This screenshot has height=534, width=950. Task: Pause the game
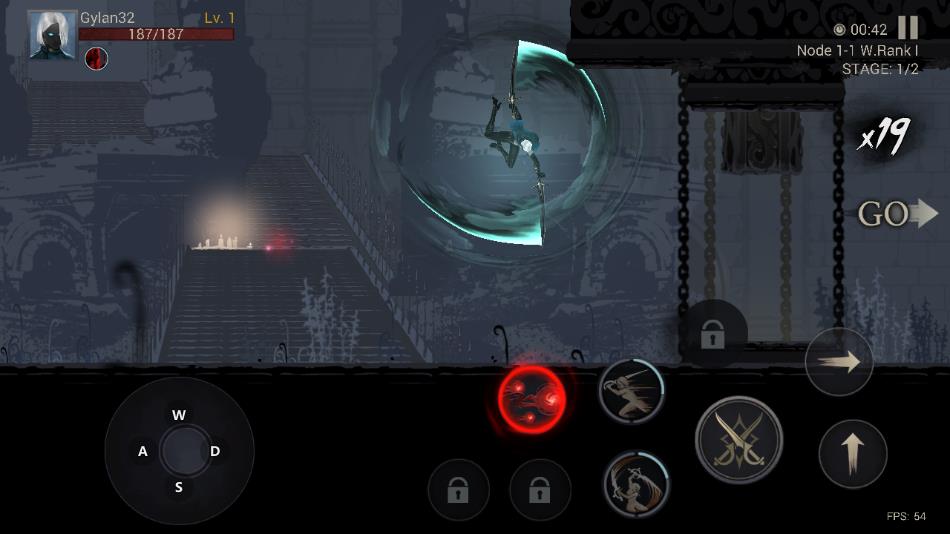[x=908, y=28]
